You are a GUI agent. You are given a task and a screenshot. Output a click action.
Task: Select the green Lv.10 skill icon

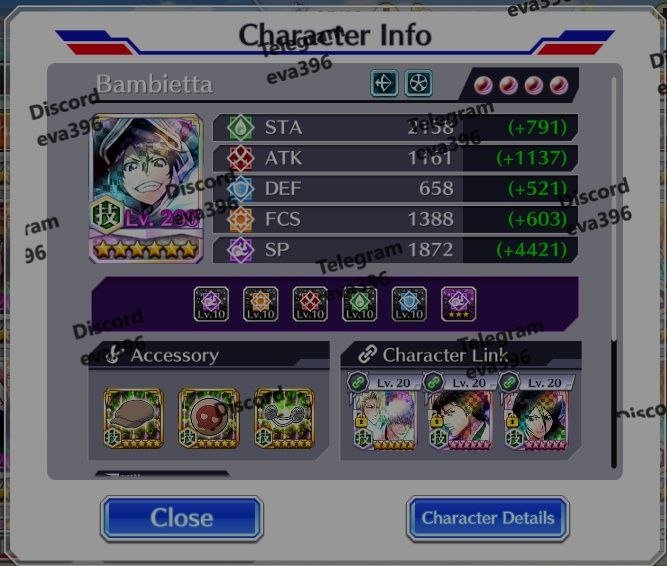(360, 304)
